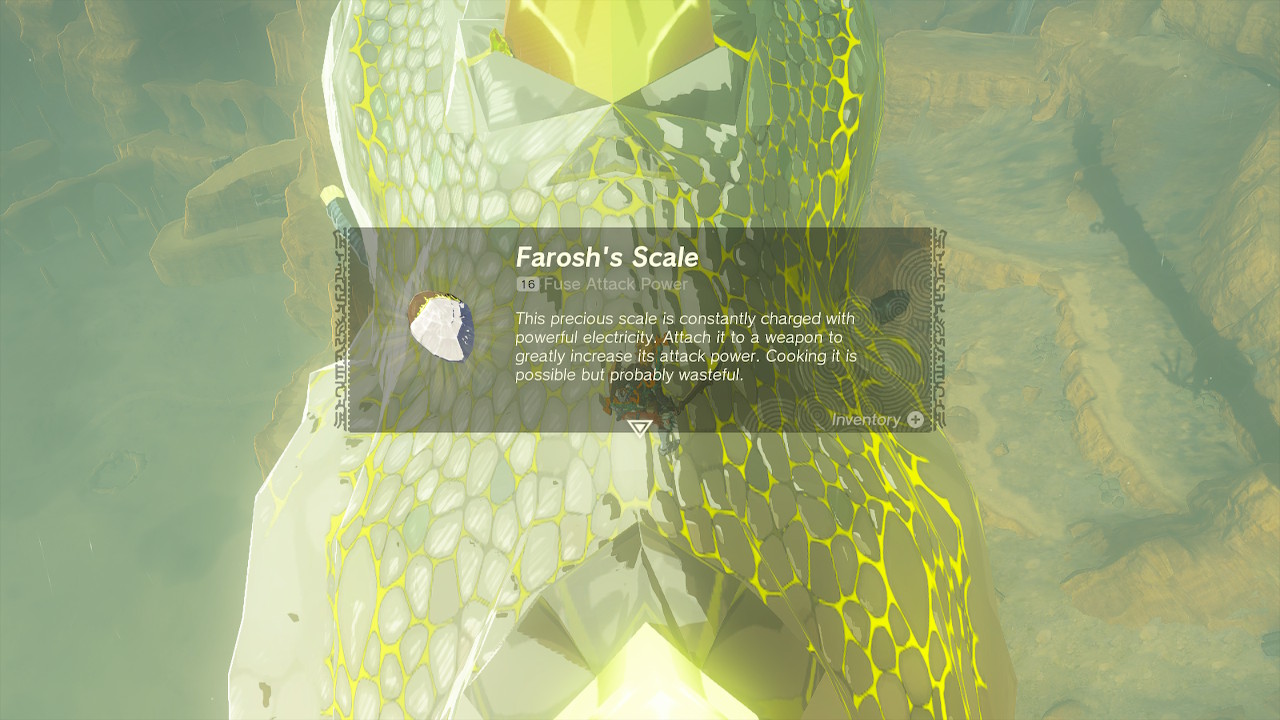This screenshot has height=720, width=1280.
Task: Click the Sheikah ornament on panel's right edge
Action: [x=944, y=330]
